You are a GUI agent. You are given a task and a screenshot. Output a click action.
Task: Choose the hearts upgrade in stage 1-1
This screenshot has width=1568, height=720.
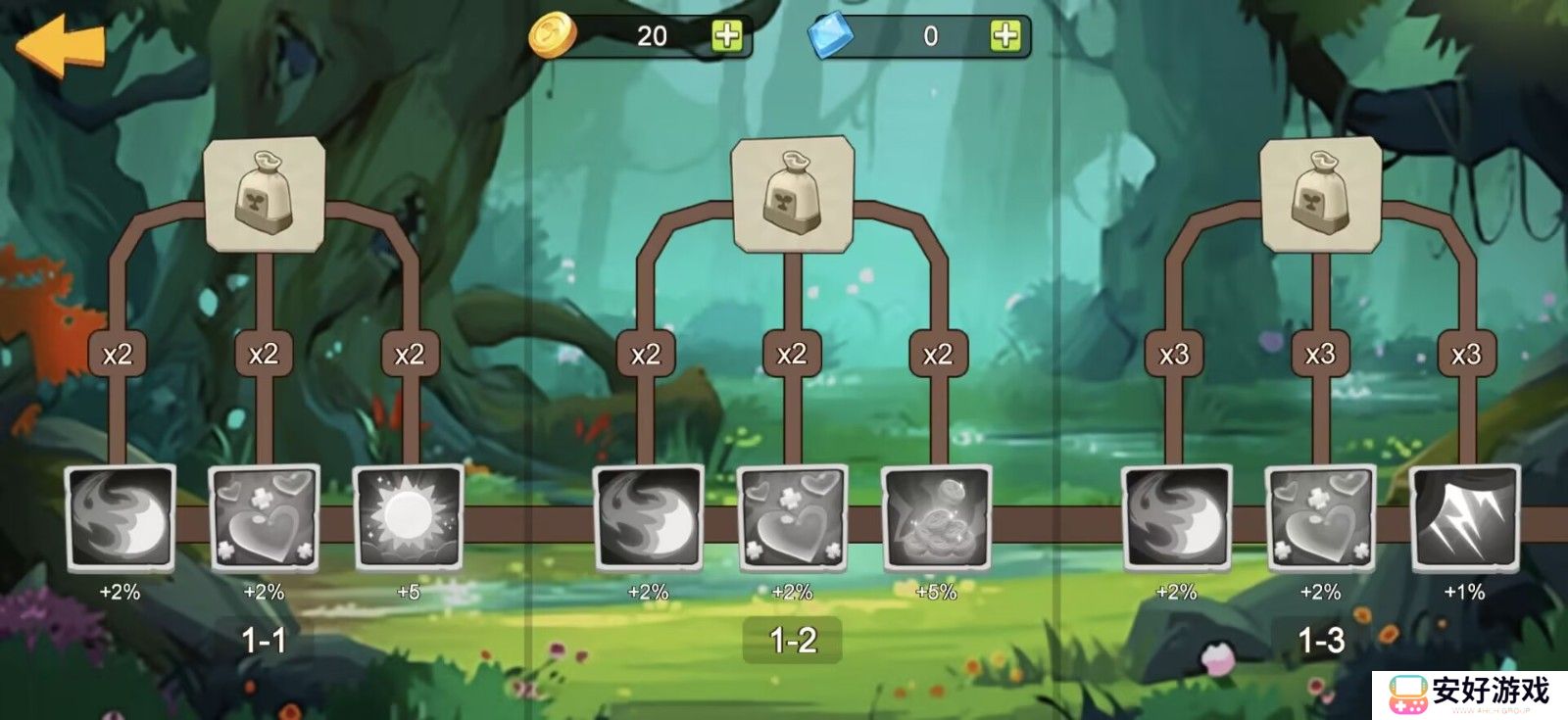(264, 517)
